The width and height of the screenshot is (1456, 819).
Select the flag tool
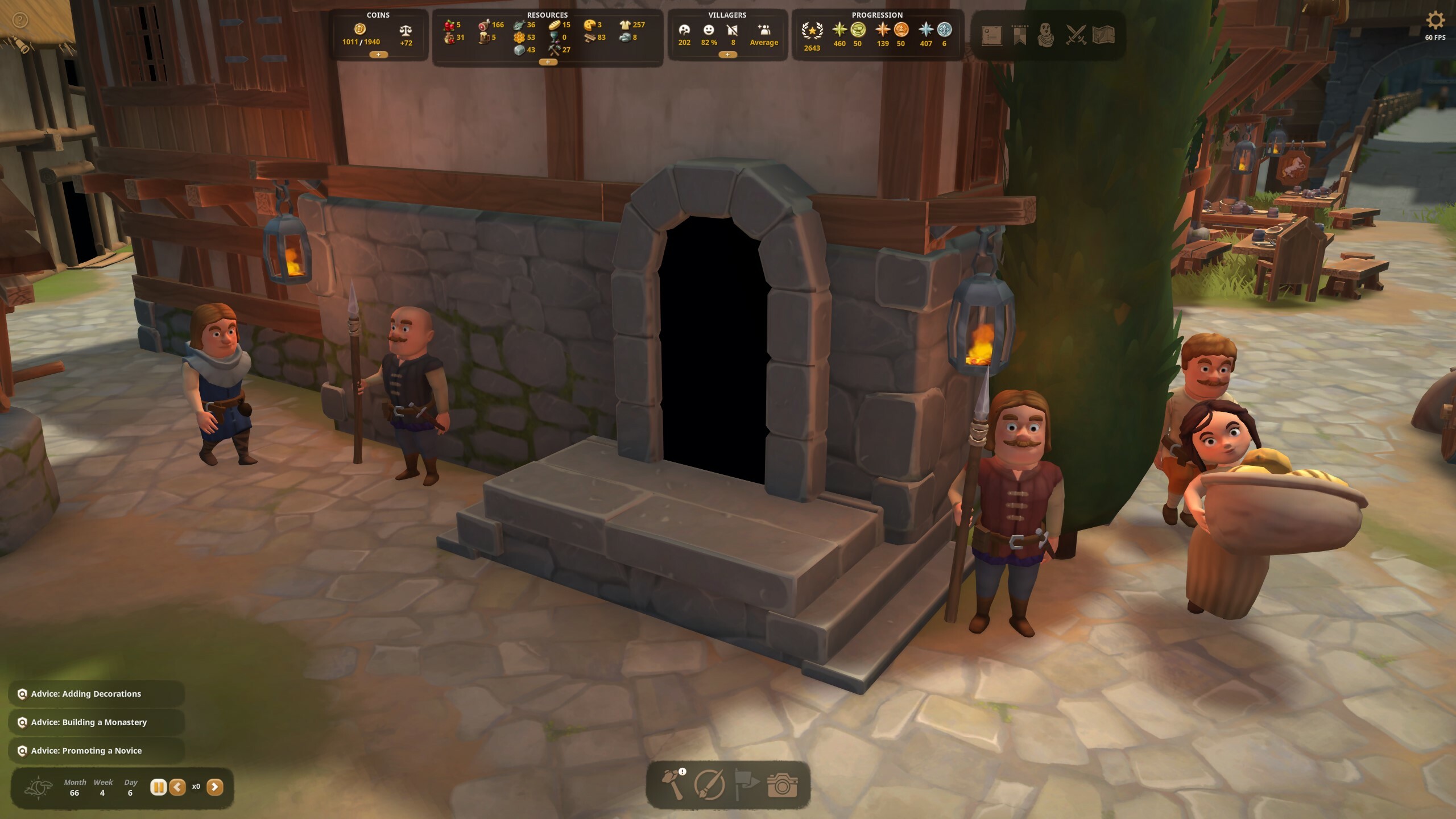[x=746, y=785]
